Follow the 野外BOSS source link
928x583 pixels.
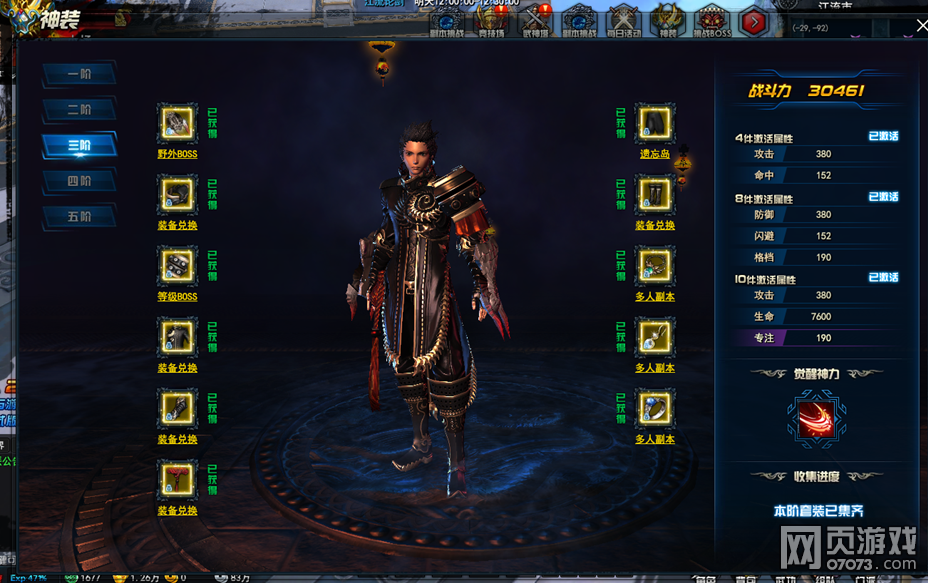point(177,154)
